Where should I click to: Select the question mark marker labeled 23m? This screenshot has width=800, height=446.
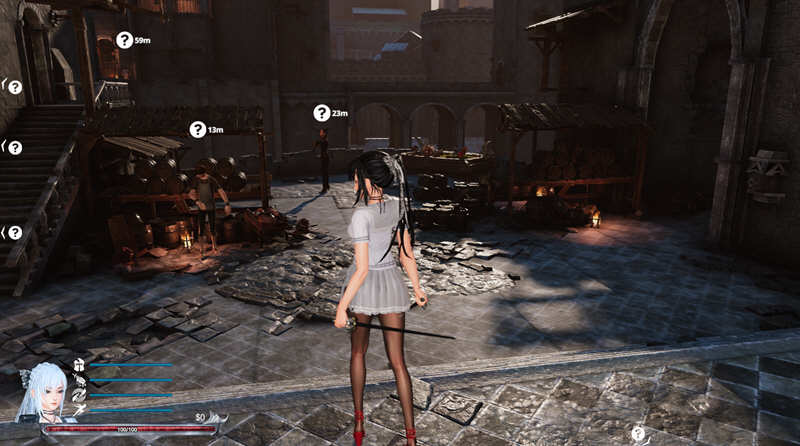321,113
